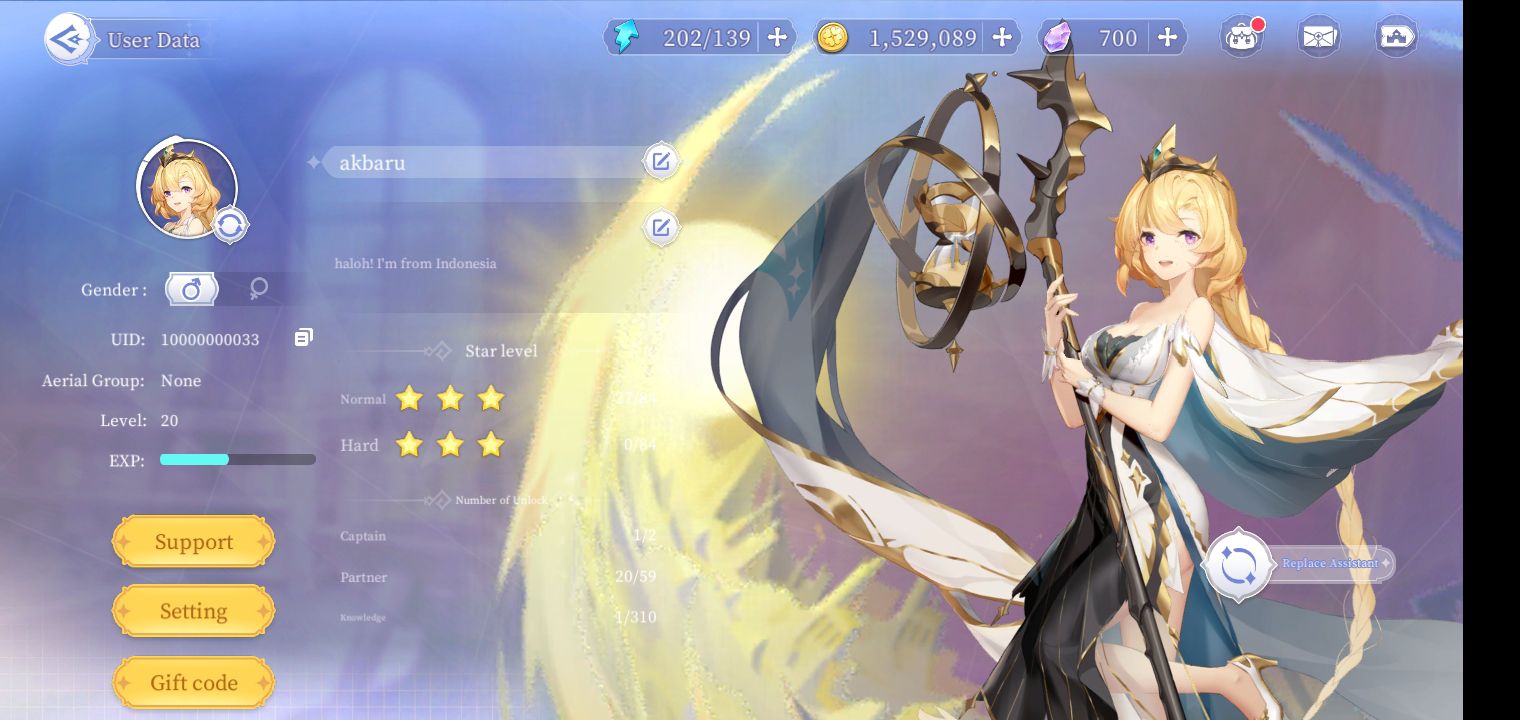Select the male gender option
Screen dimensions: 1520x720
click(x=191, y=290)
